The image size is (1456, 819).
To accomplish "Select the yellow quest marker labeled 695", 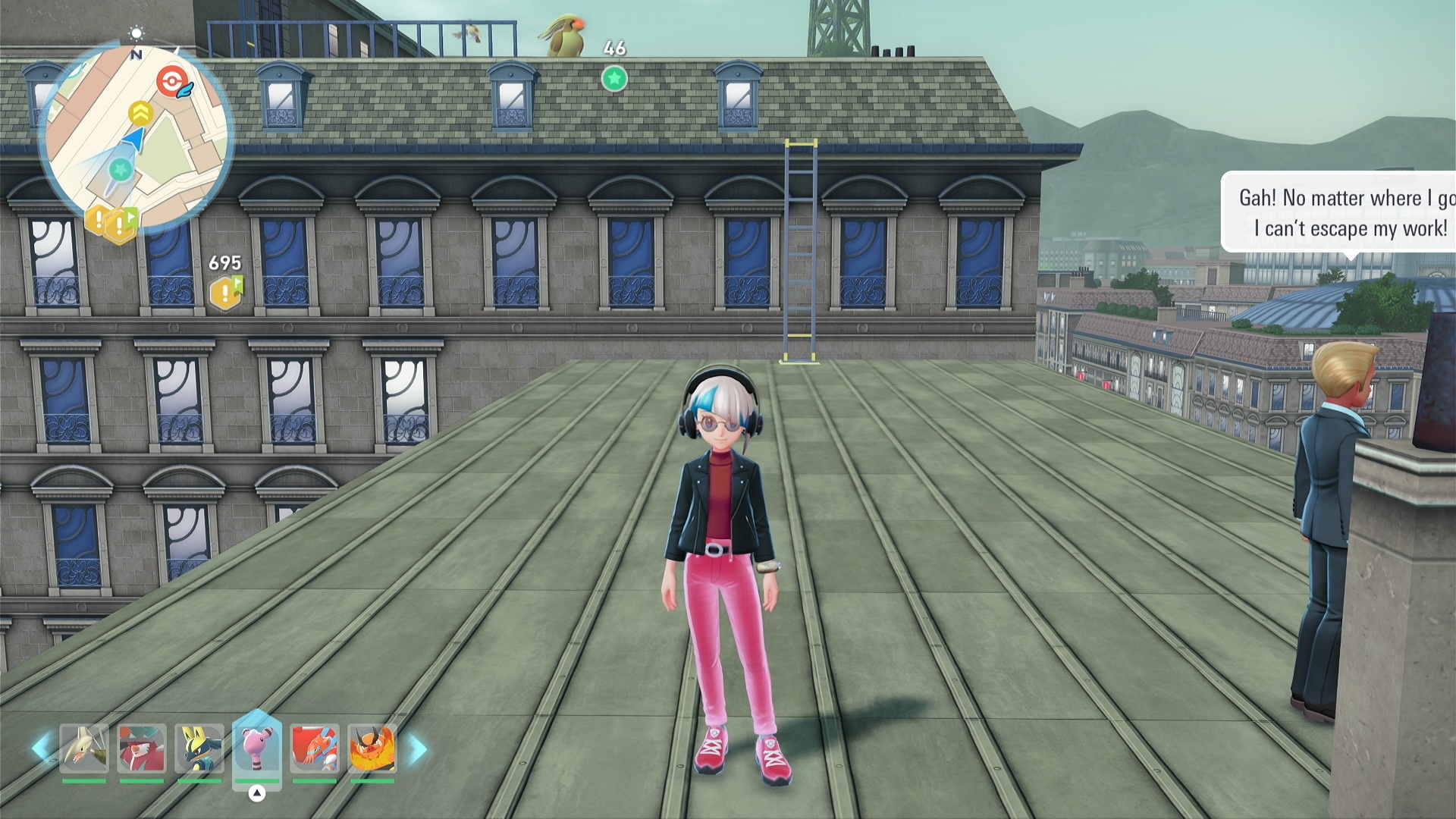I will pos(226,292).
